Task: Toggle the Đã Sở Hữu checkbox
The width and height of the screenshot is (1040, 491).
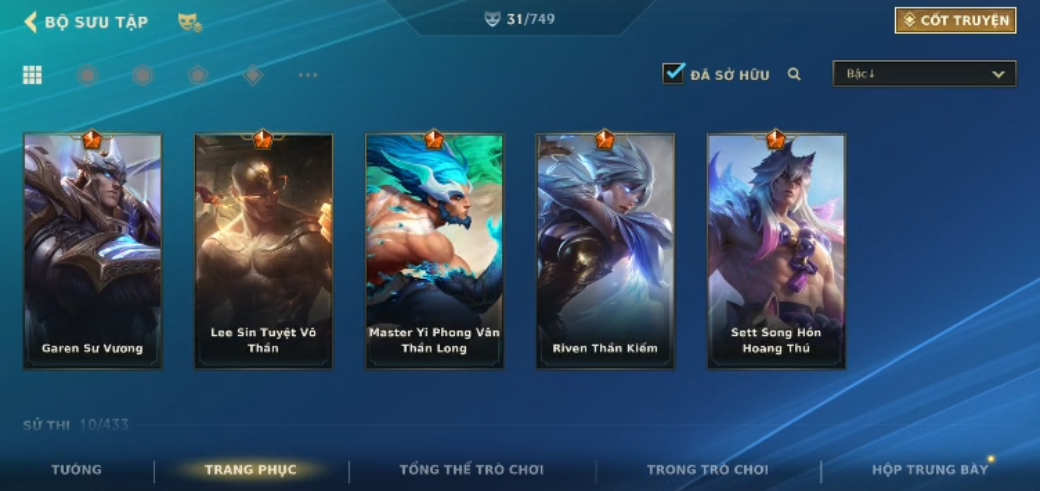Action: click(x=674, y=73)
